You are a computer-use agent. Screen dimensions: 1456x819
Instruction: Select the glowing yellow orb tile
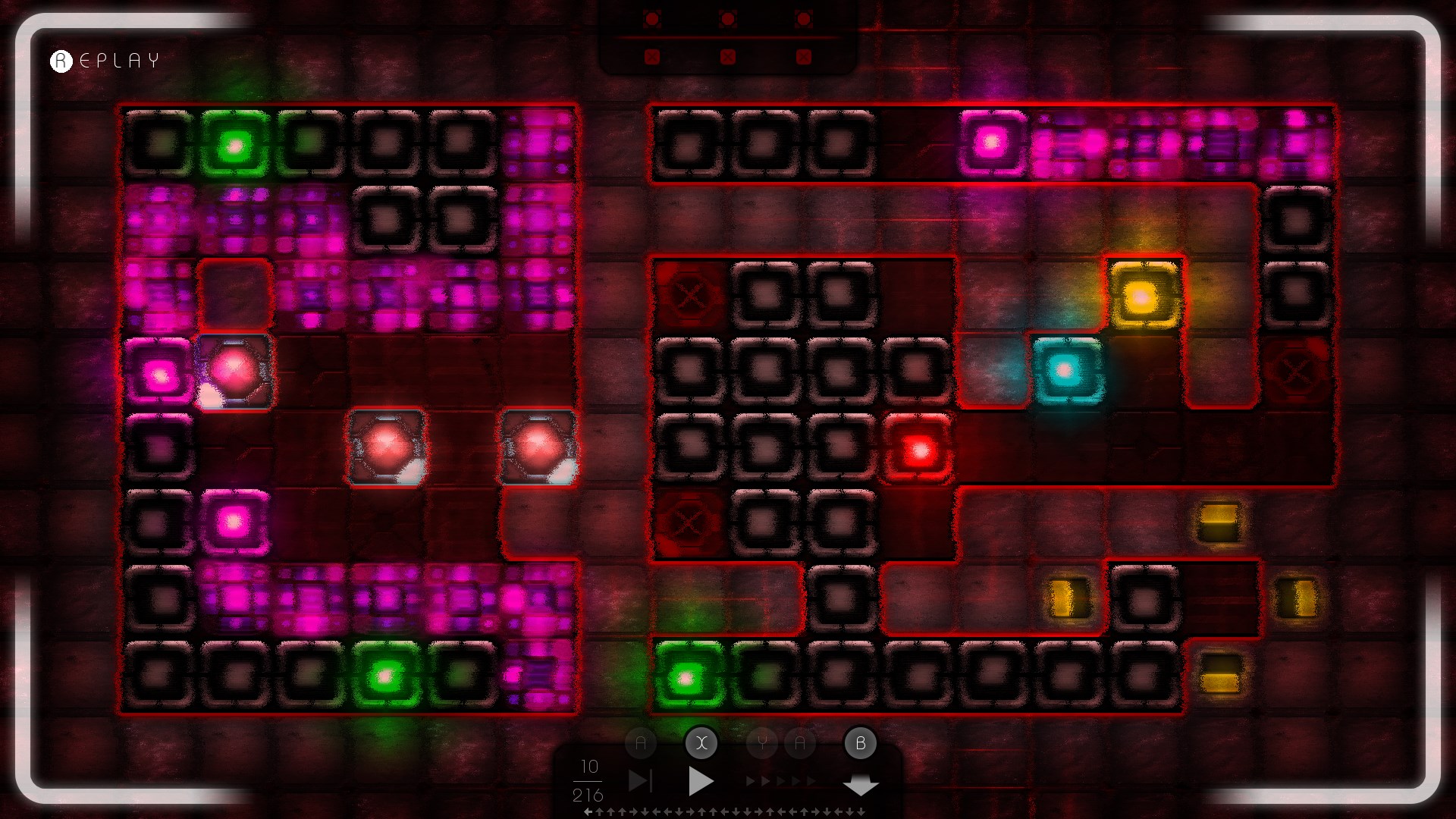[1143, 296]
